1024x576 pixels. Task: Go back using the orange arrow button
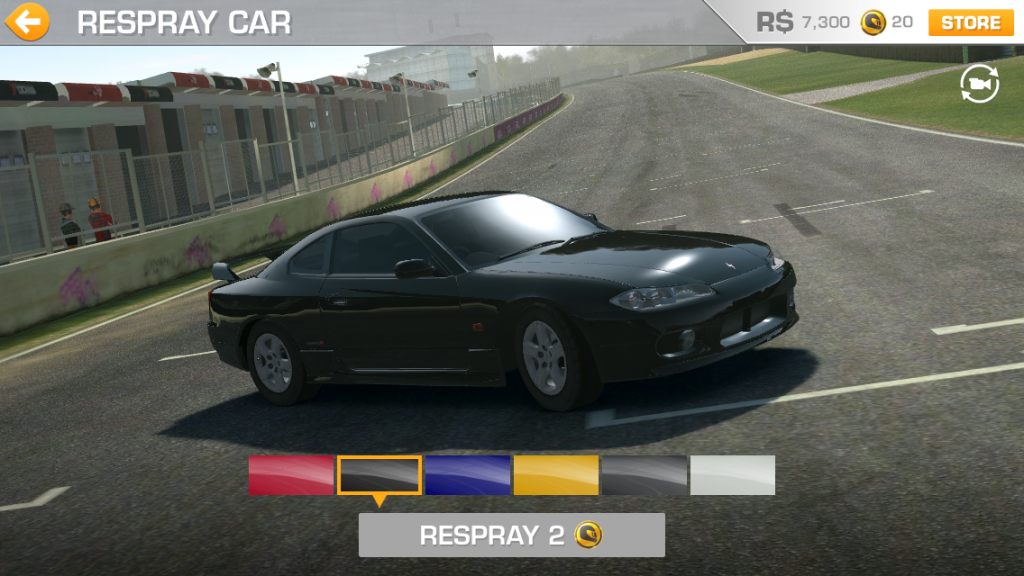27,21
